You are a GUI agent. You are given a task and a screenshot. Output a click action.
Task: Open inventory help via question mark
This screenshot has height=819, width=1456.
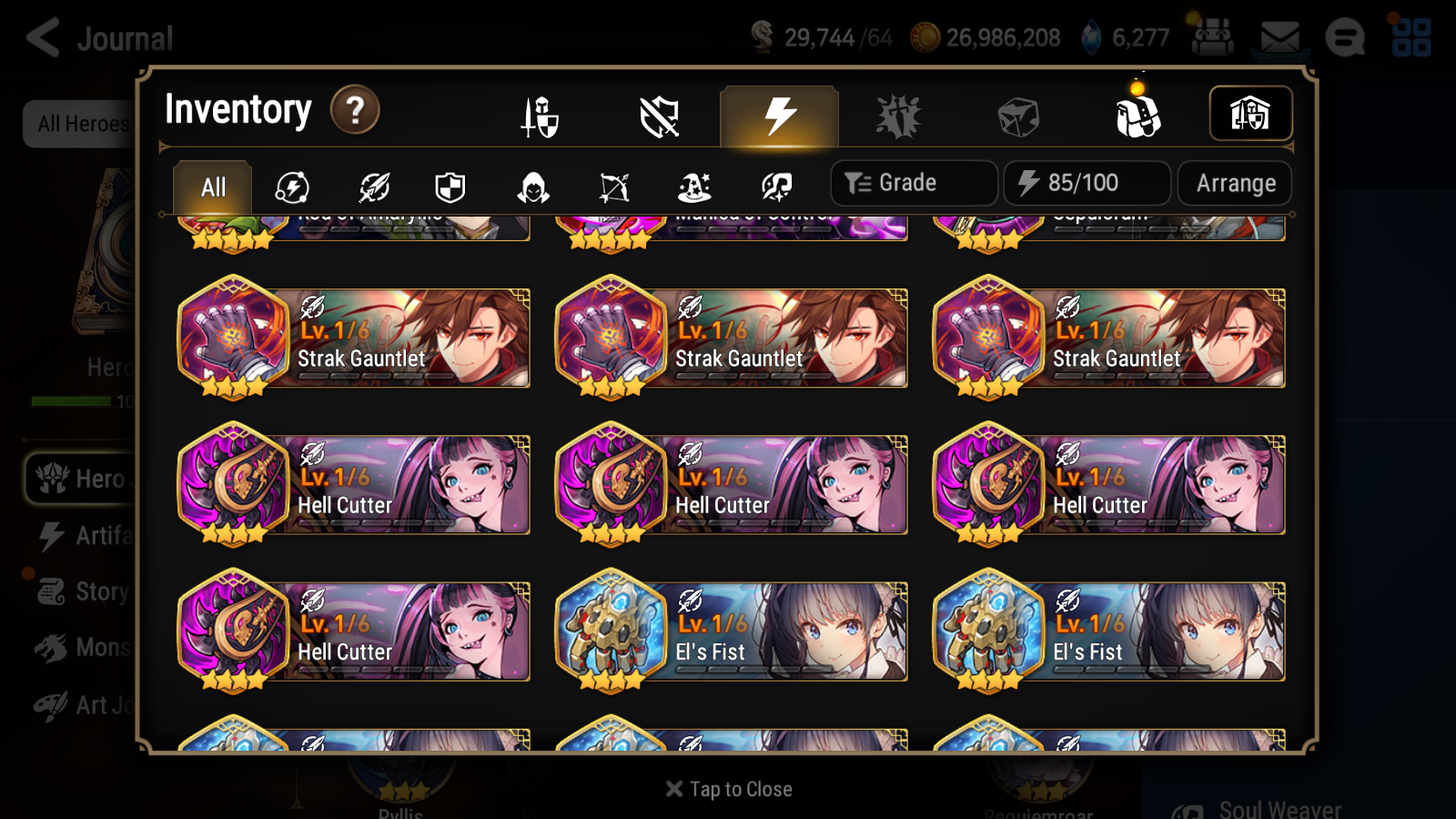coord(355,109)
